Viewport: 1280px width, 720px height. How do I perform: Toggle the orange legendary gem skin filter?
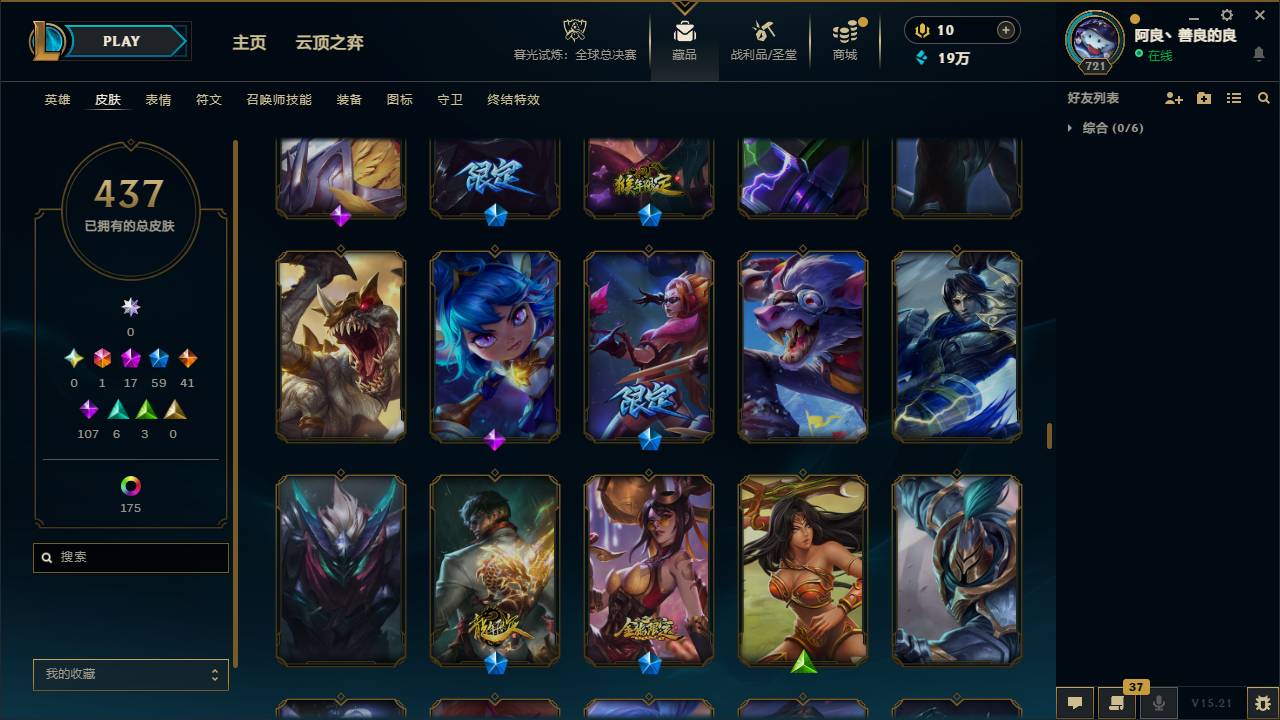coord(186,357)
